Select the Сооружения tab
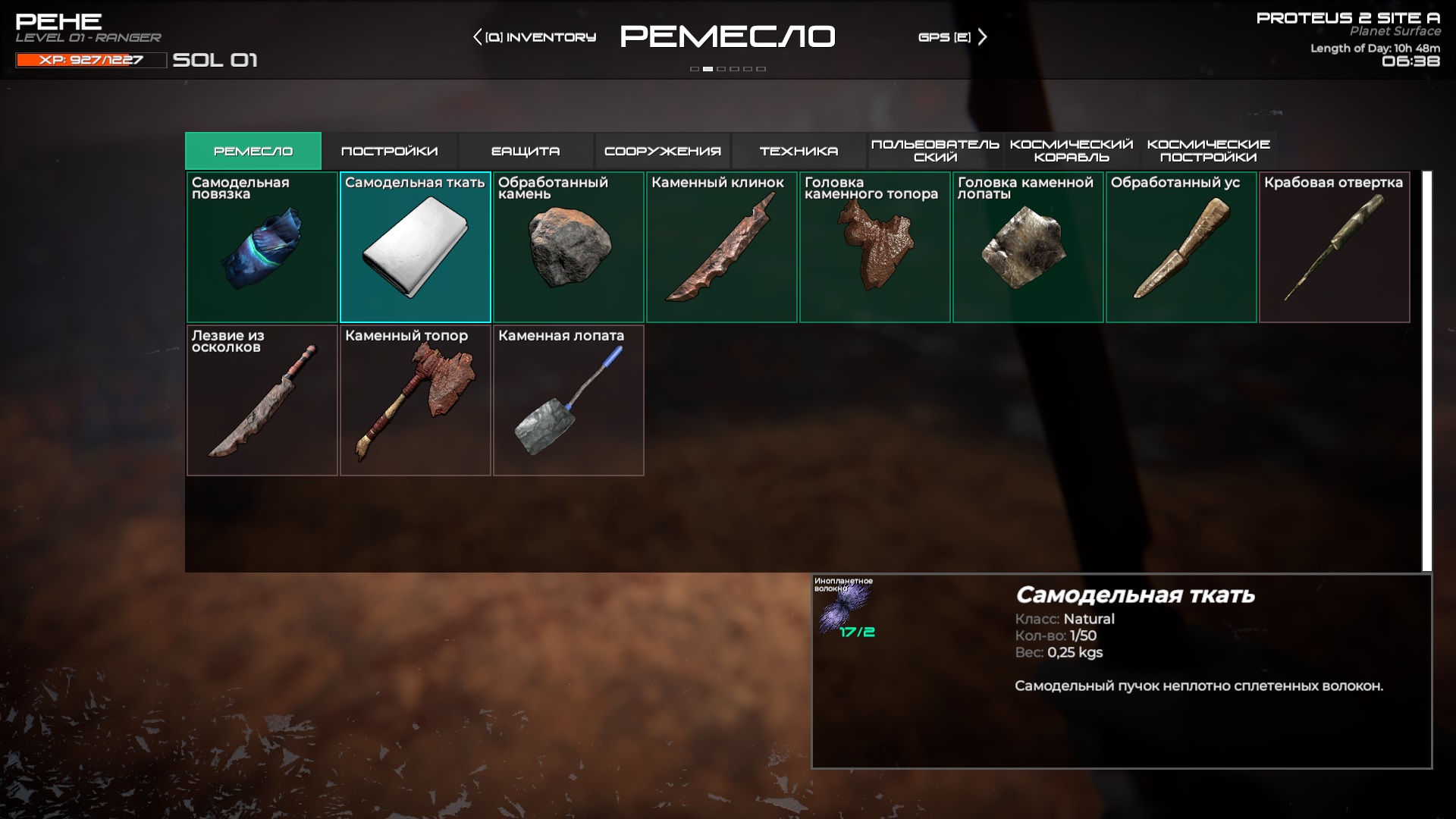This screenshot has height=819, width=1456. point(662,151)
